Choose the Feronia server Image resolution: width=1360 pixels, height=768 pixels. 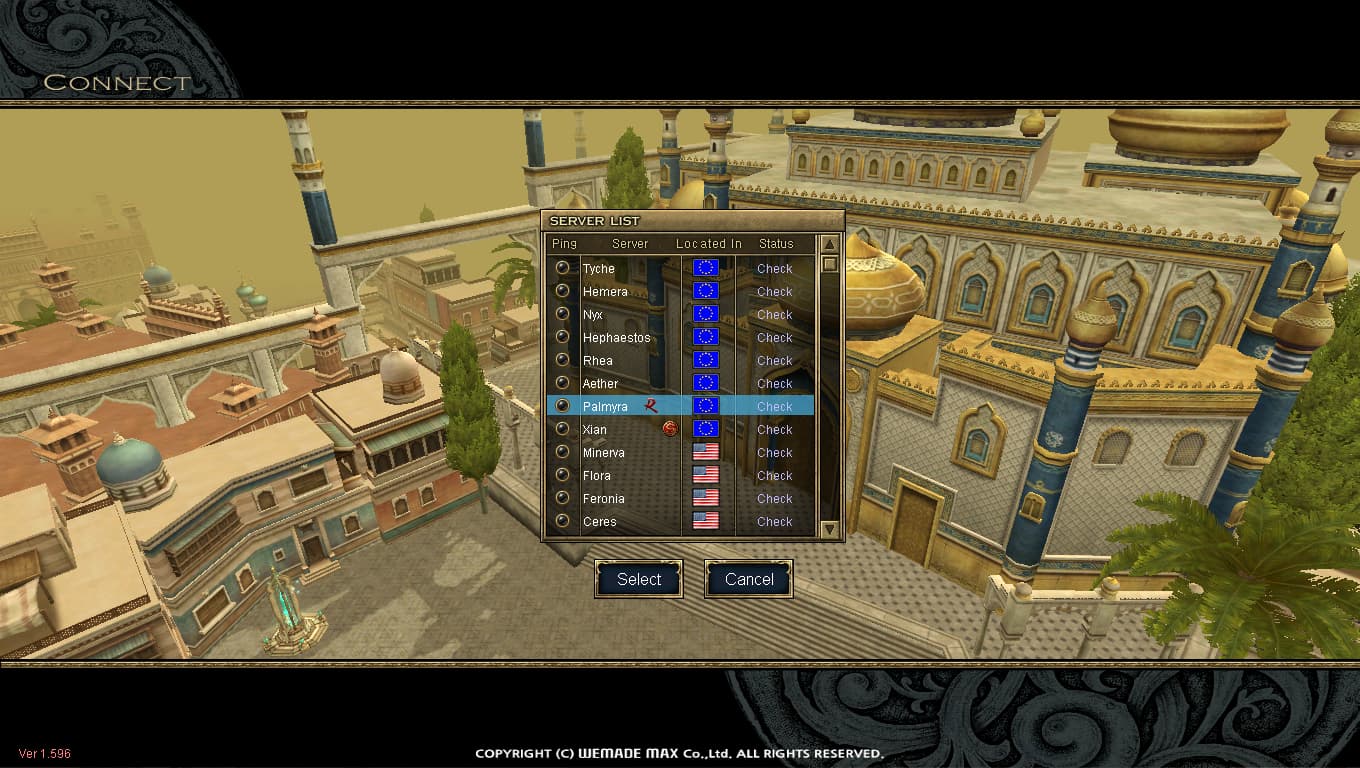[x=603, y=499]
